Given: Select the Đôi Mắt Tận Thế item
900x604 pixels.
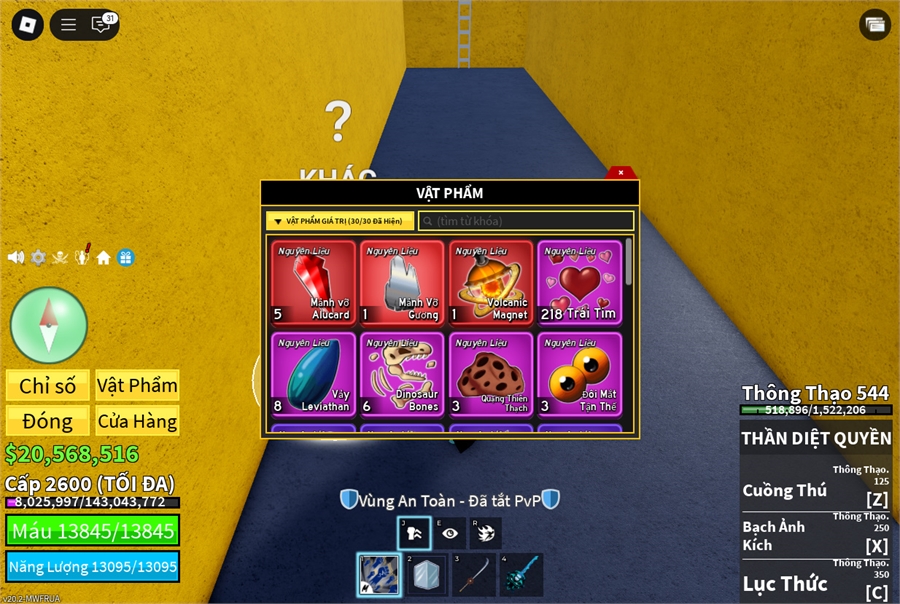Looking at the screenshot, I should pos(579,374).
